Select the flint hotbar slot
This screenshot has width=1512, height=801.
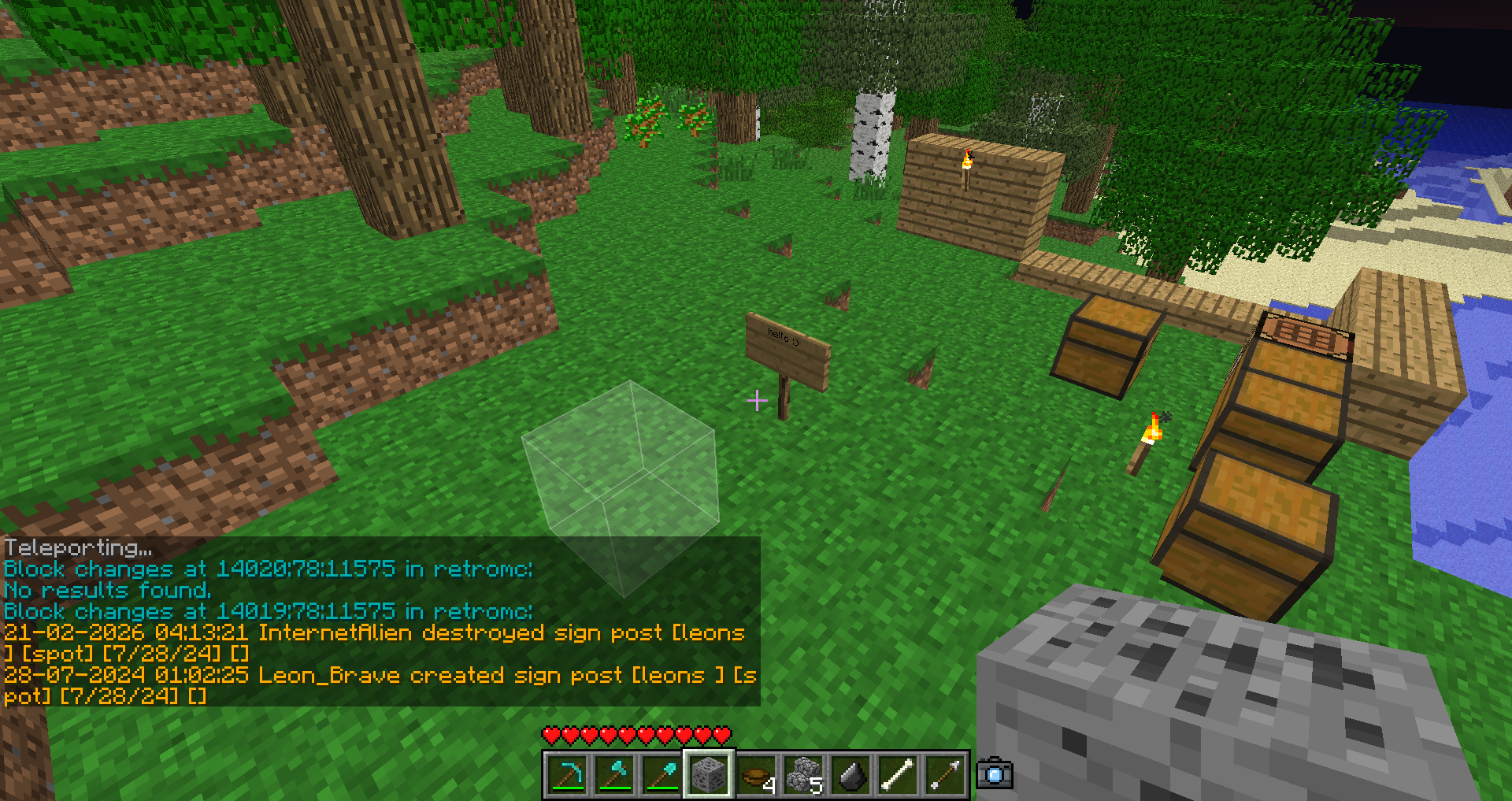click(850, 775)
